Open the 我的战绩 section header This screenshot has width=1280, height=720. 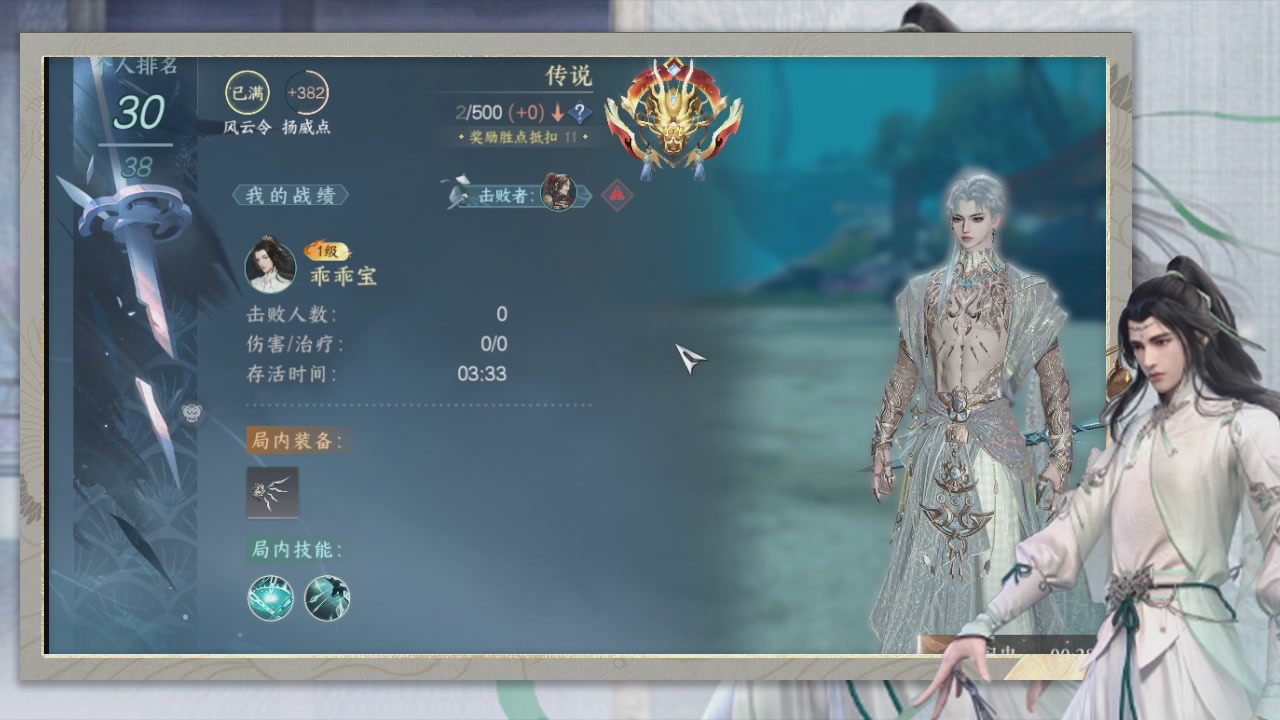[x=290, y=195]
